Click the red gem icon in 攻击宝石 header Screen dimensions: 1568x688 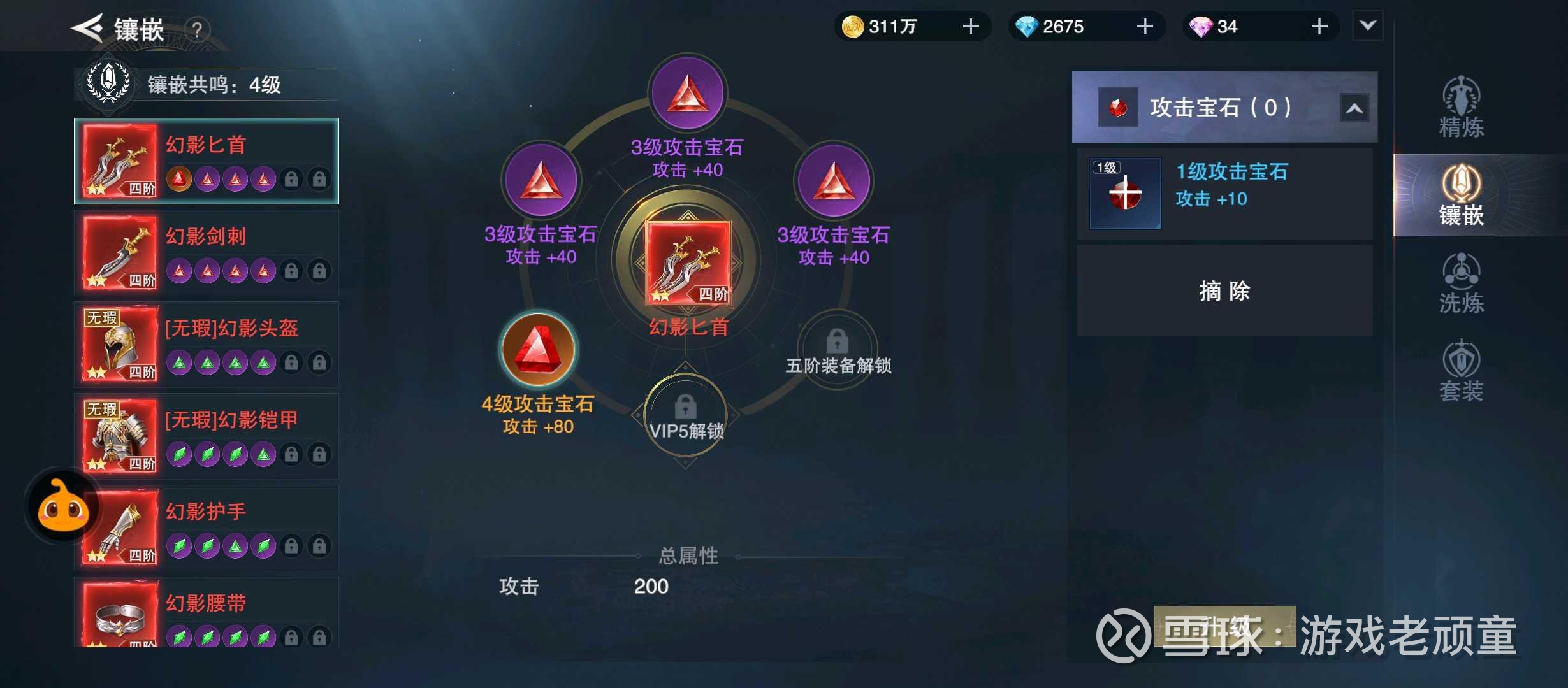click(x=1118, y=106)
